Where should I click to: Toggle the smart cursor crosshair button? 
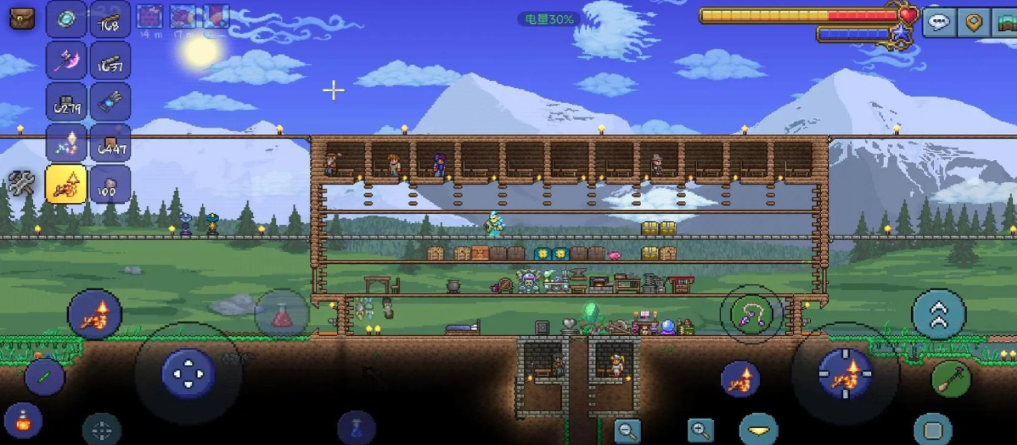pyautogui.click(x=101, y=431)
